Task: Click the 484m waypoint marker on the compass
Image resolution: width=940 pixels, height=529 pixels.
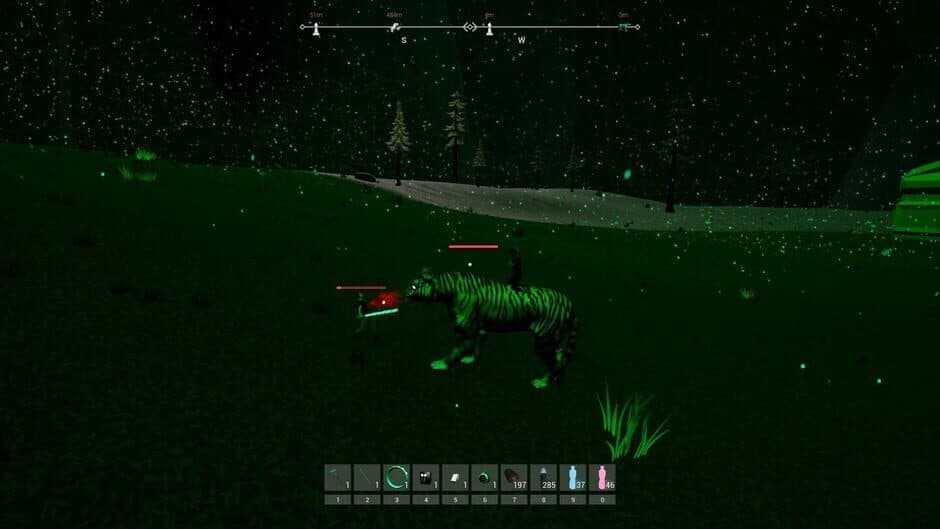Action: [396, 27]
